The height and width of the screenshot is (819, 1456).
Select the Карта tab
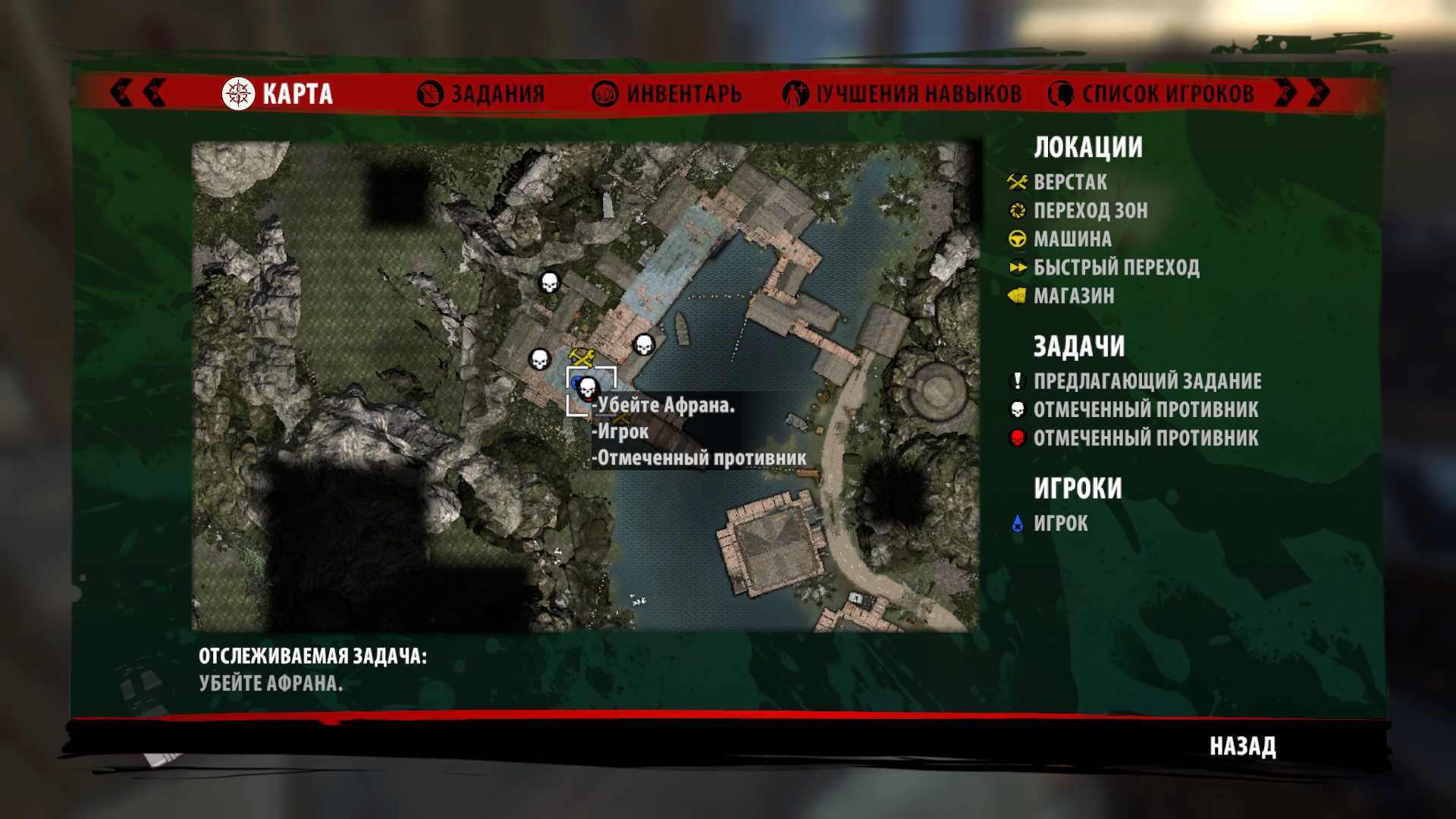pyautogui.click(x=278, y=94)
